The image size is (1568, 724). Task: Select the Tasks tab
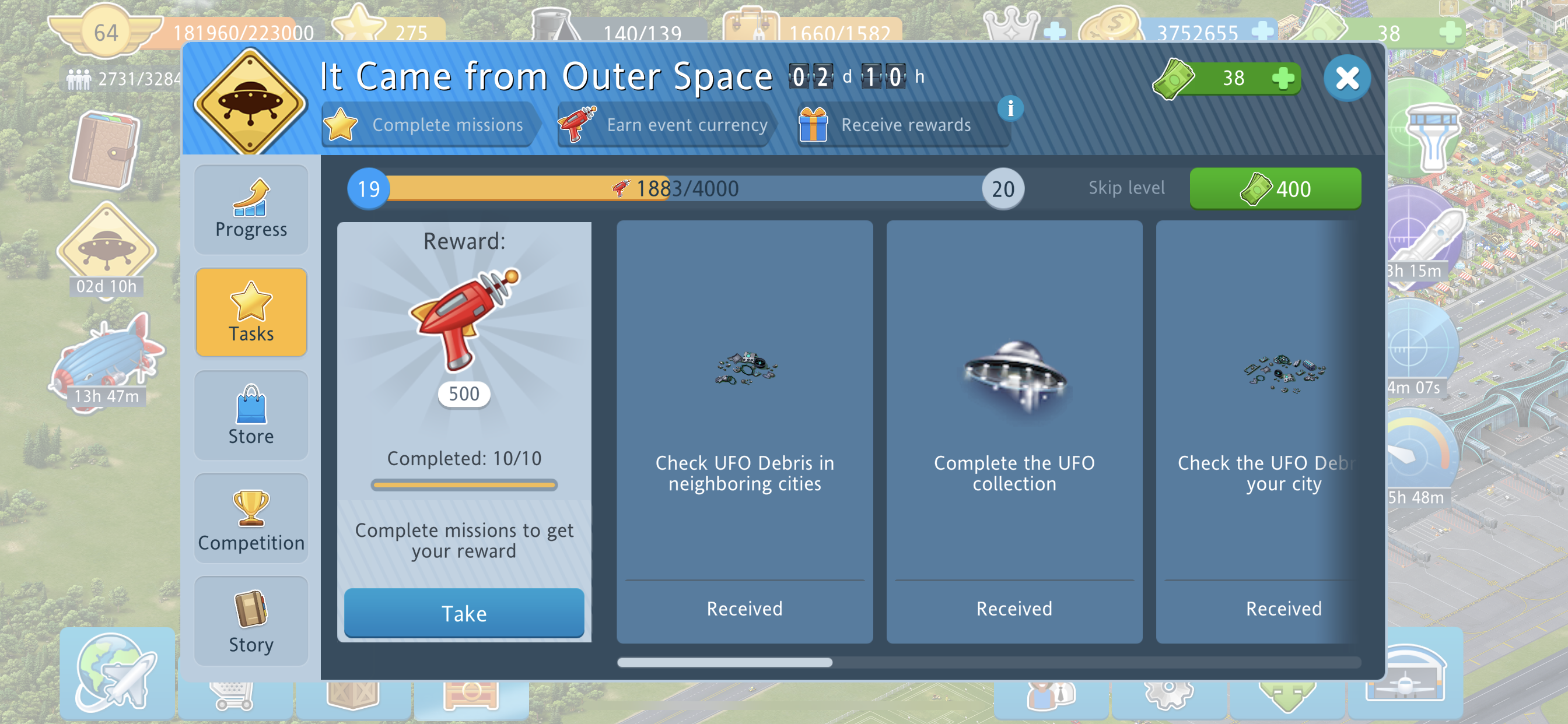pos(251,312)
